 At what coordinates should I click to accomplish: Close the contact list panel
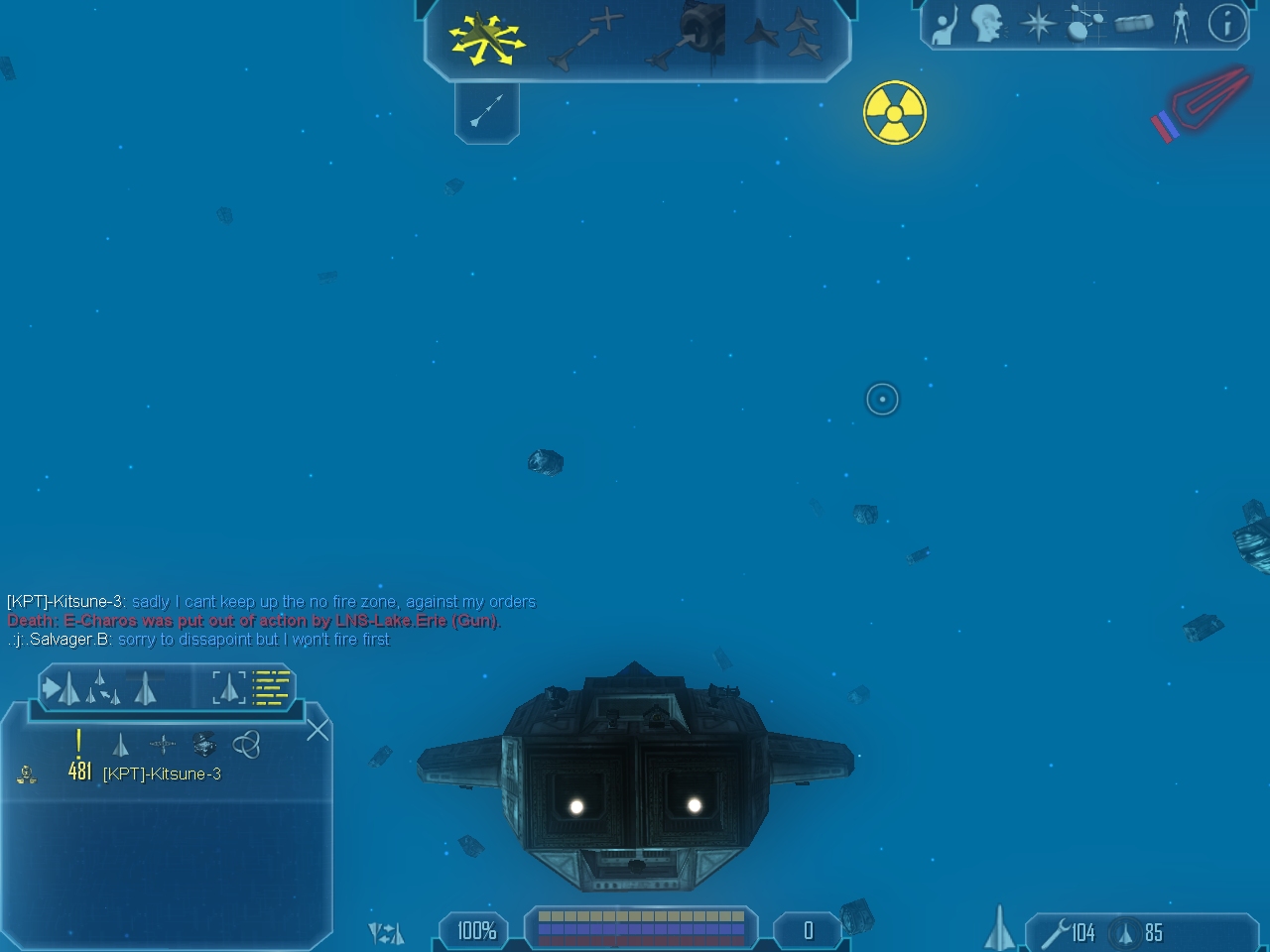(317, 730)
